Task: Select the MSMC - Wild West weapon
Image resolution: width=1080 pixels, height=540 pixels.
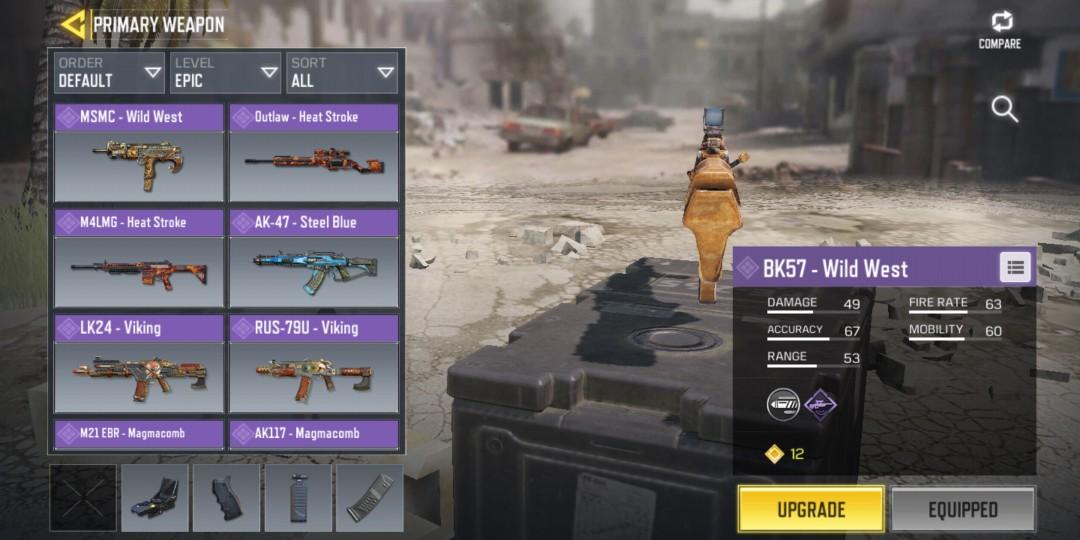Action: click(139, 152)
